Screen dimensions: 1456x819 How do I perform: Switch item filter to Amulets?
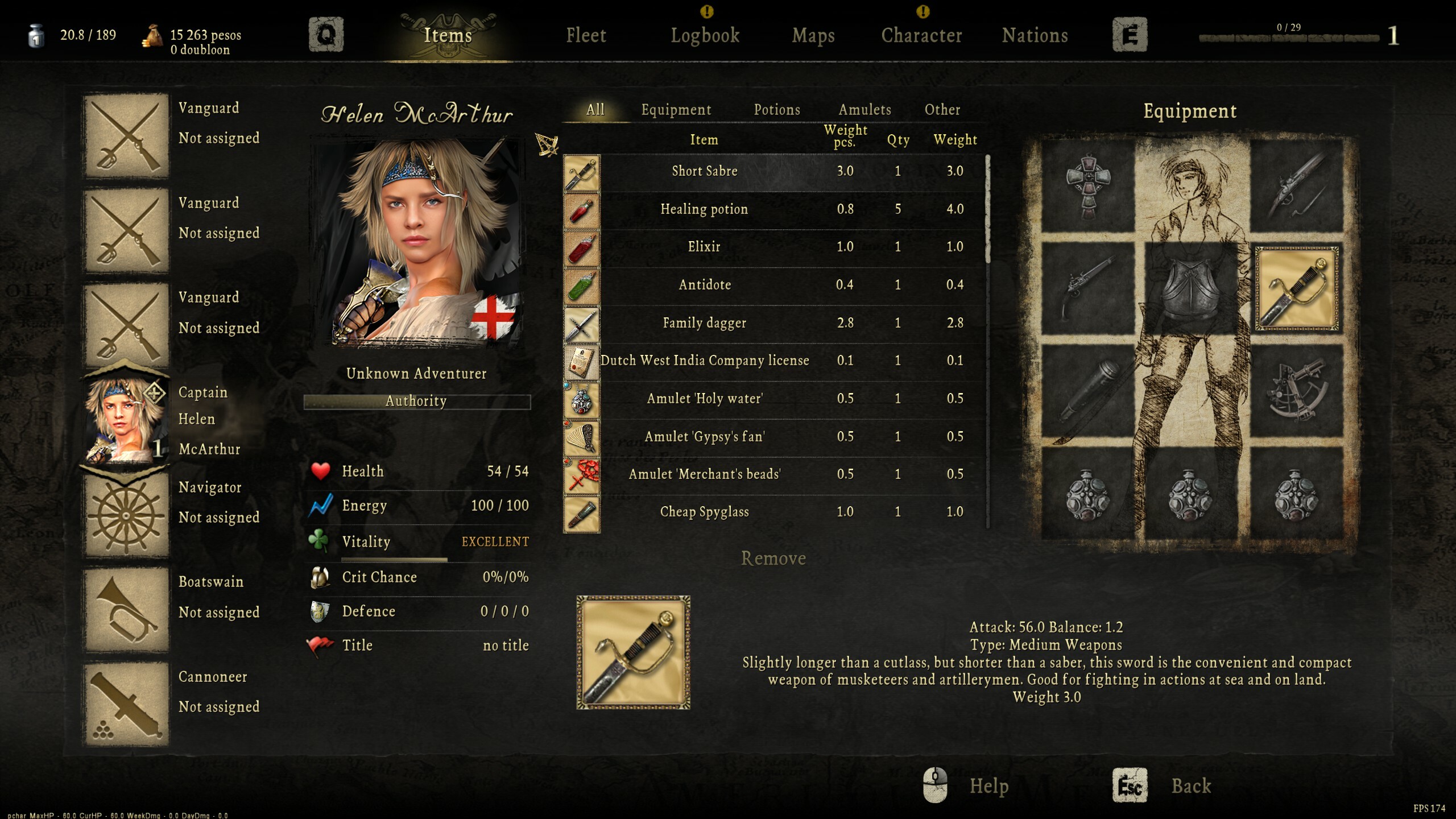point(864,110)
